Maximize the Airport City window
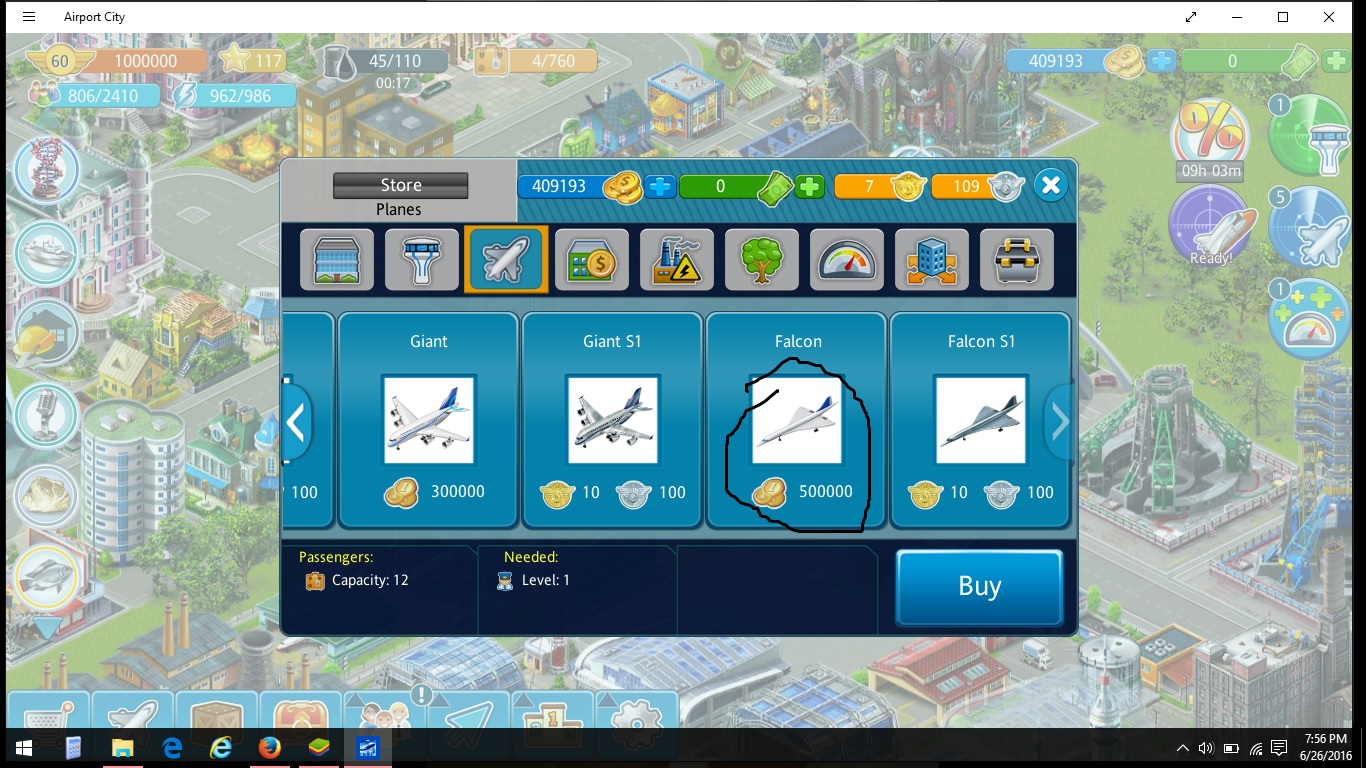The image size is (1366, 768). click(1283, 17)
